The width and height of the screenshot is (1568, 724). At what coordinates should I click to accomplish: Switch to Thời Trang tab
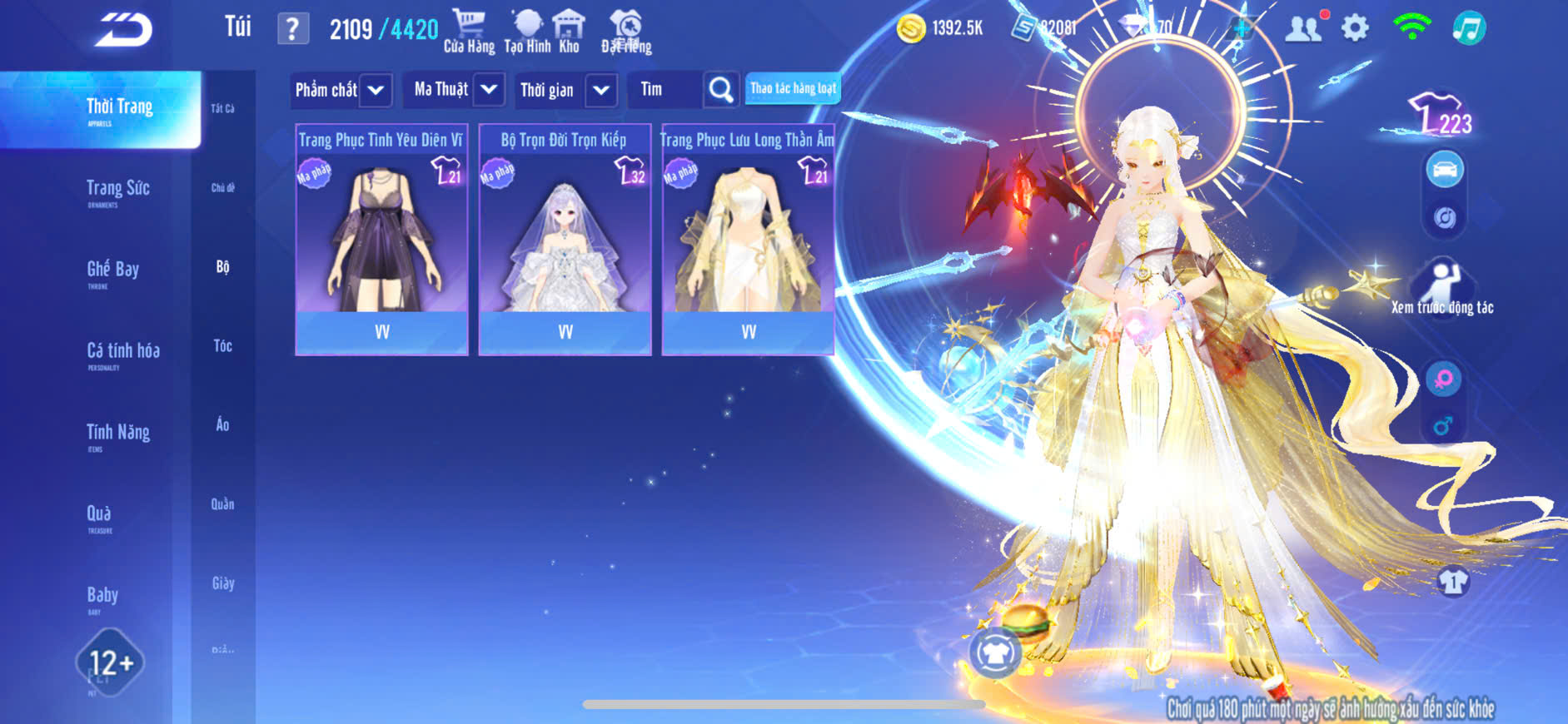(x=119, y=109)
